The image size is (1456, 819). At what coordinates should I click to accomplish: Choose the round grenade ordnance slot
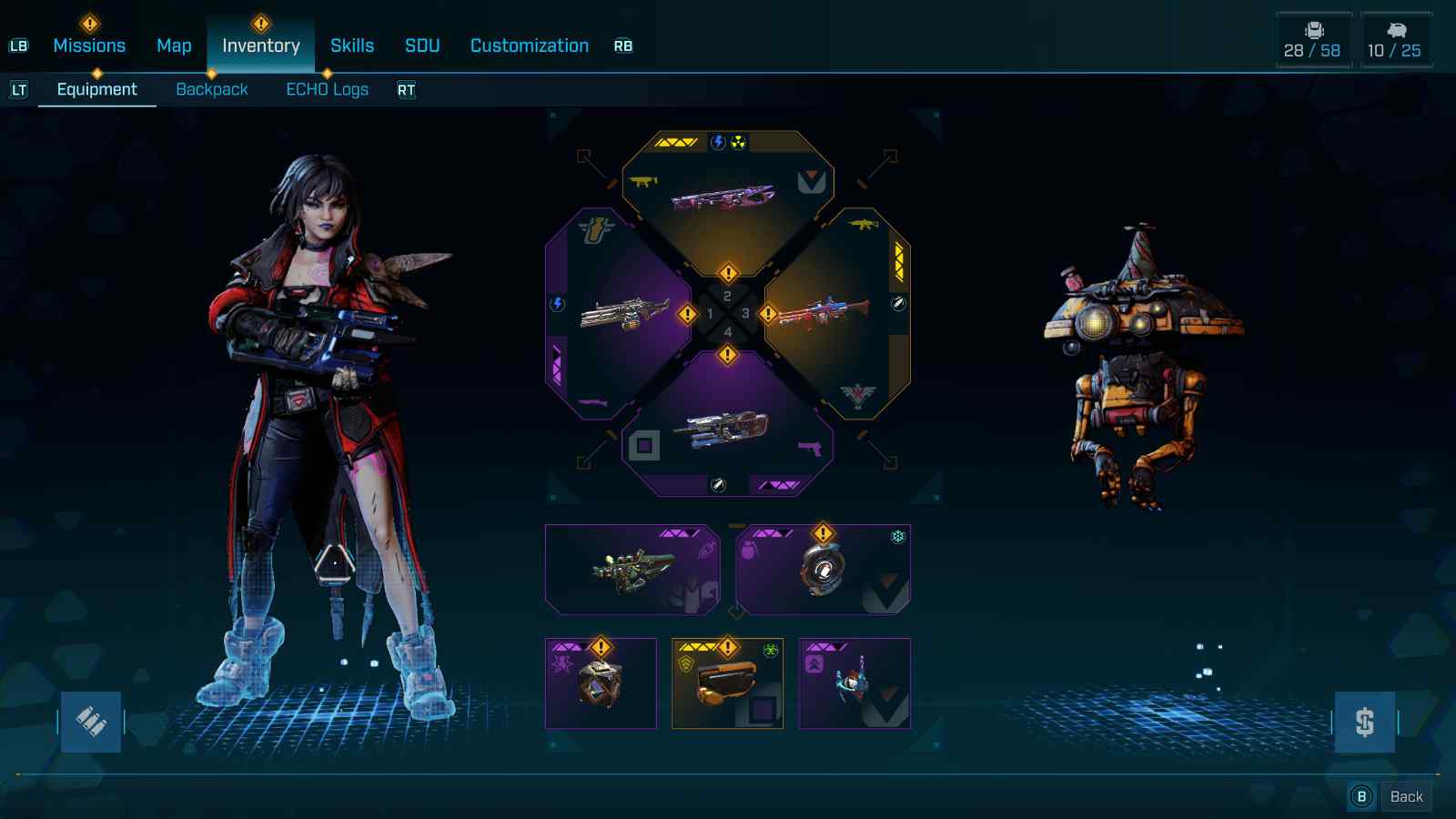tap(823, 570)
